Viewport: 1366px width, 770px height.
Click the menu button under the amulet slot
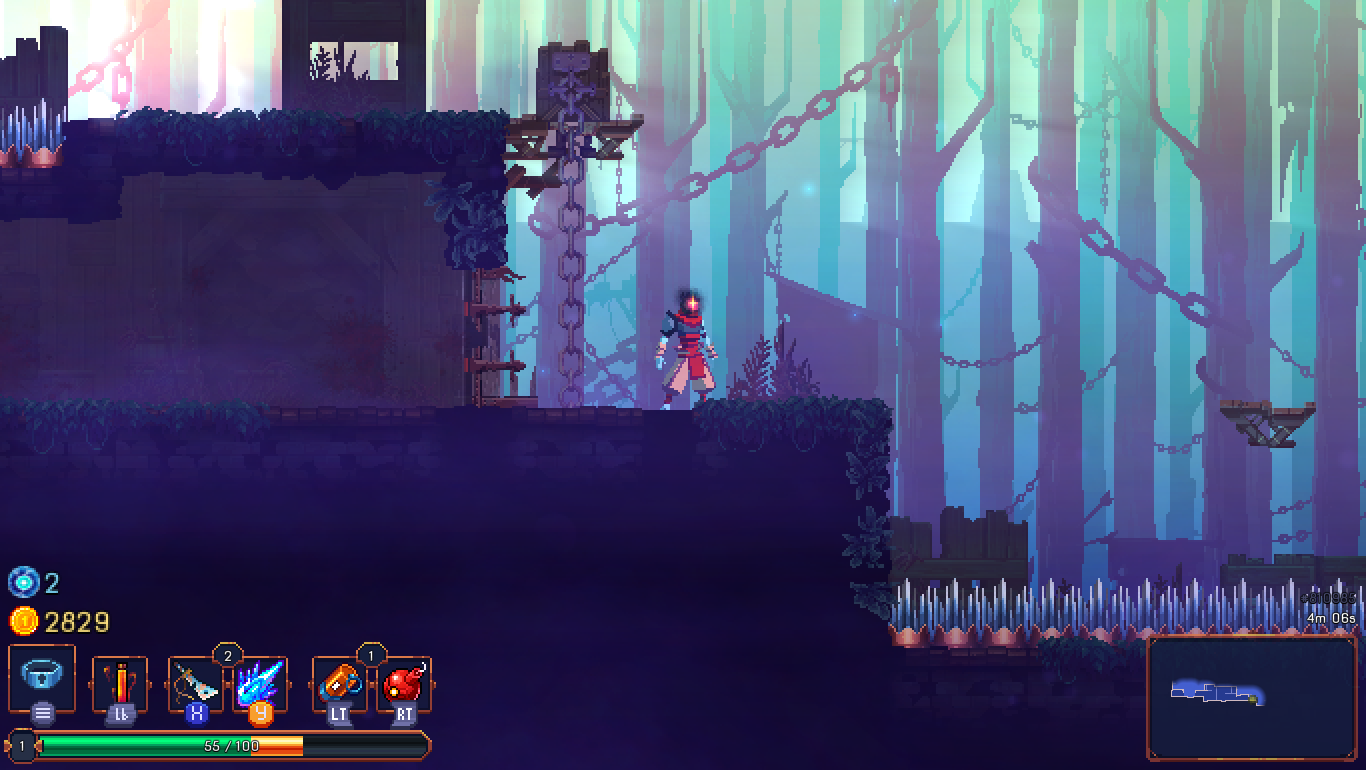(x=41, y=712)
